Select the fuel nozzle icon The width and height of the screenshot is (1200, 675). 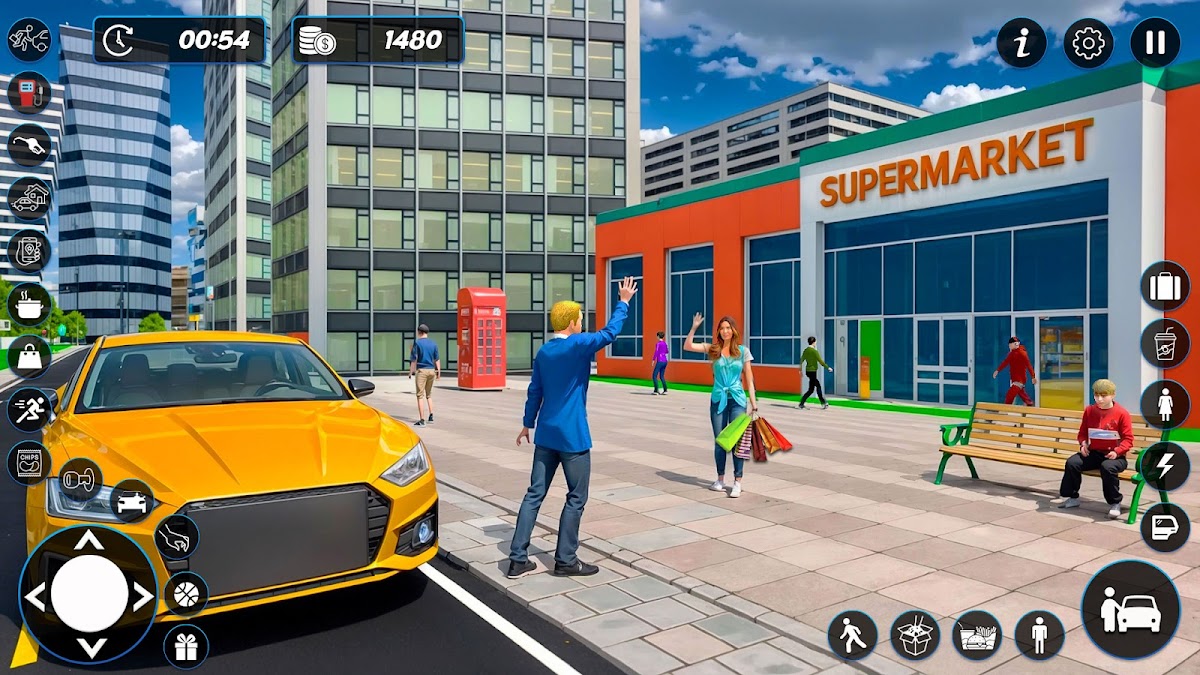[29, 145]
